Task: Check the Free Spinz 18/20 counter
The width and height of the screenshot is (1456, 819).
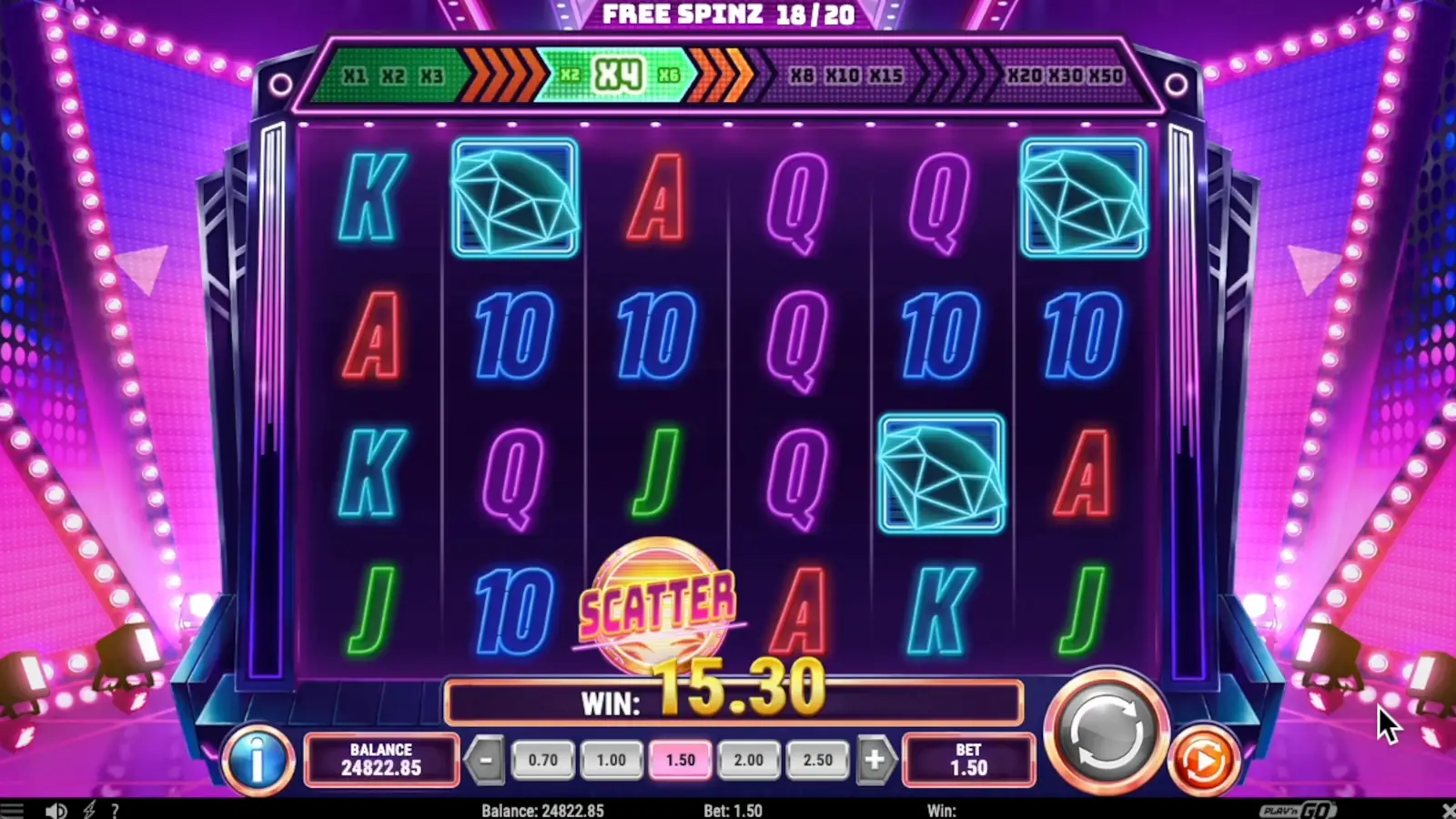Action: [x=728, y=15]
